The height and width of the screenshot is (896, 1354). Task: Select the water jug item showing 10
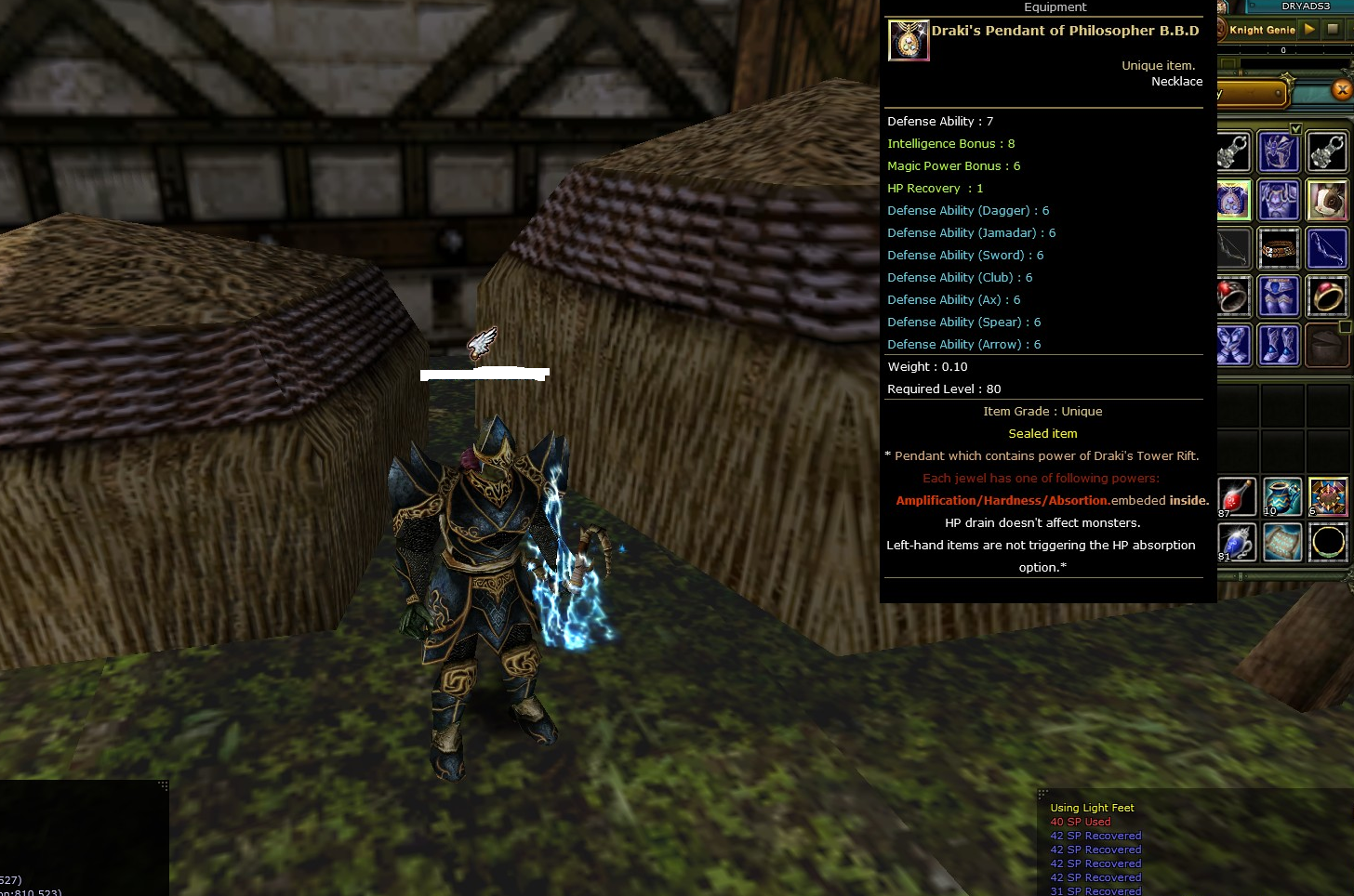1282,496
